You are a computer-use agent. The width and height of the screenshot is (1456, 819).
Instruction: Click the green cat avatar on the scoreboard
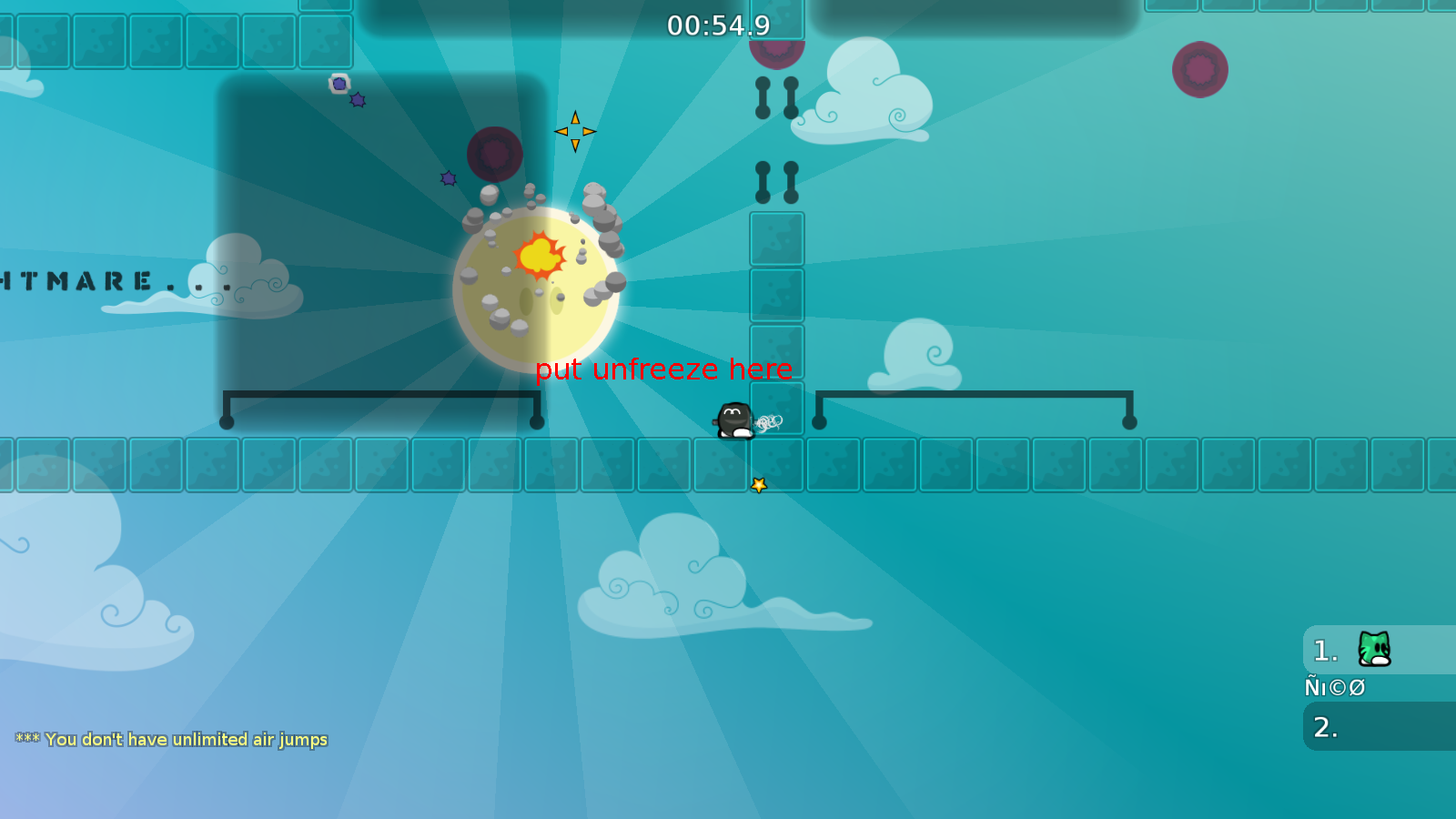[x=1374, y=650]
